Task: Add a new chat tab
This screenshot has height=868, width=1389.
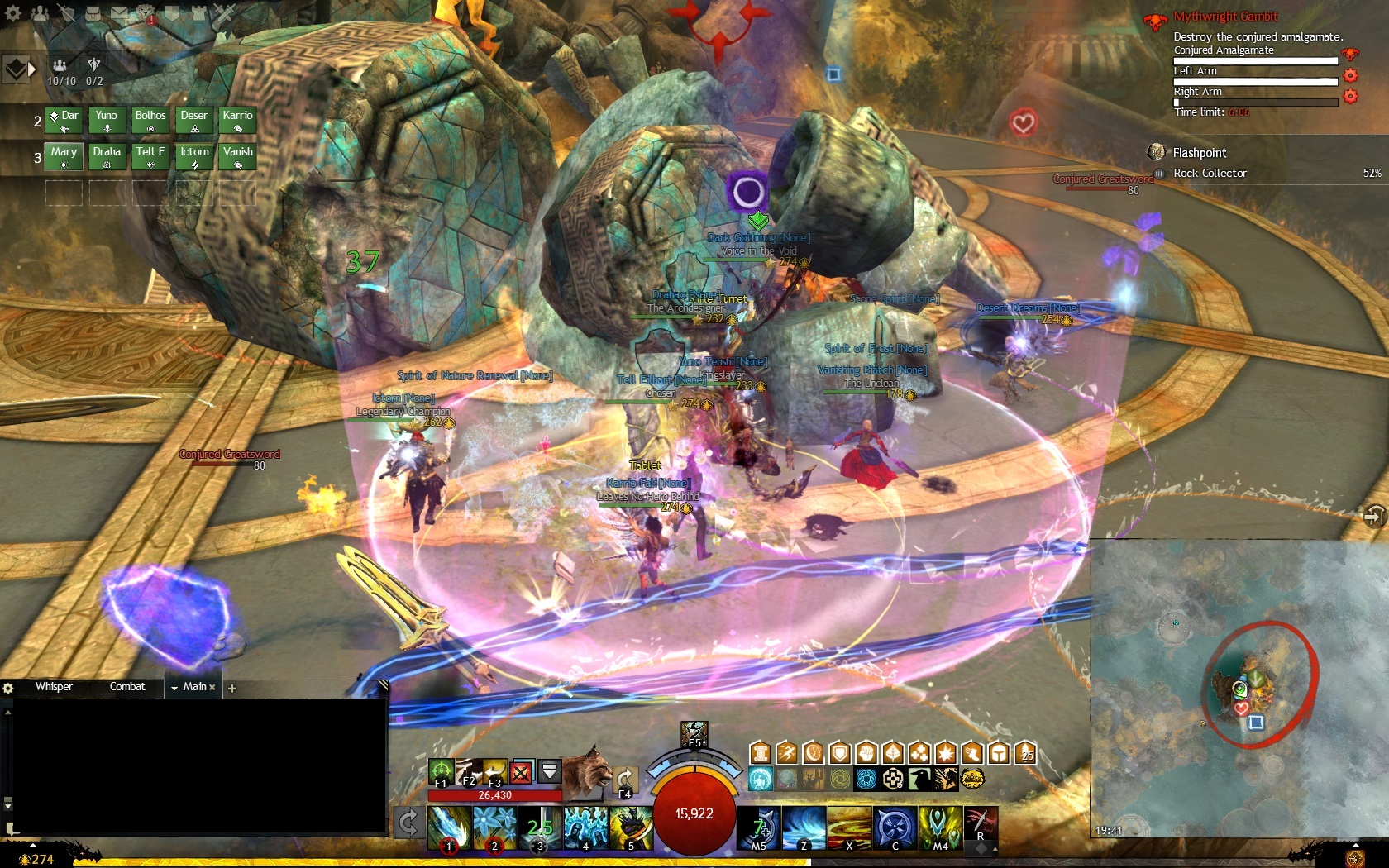Action: point(232,688)
